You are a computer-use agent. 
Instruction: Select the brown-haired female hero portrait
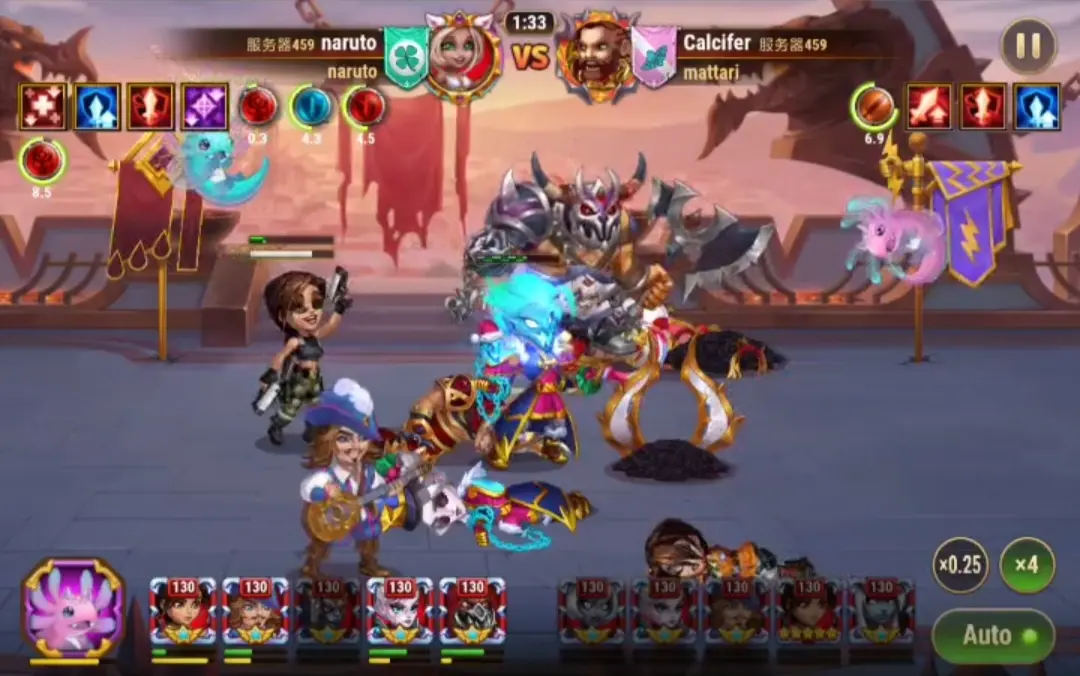182,611
